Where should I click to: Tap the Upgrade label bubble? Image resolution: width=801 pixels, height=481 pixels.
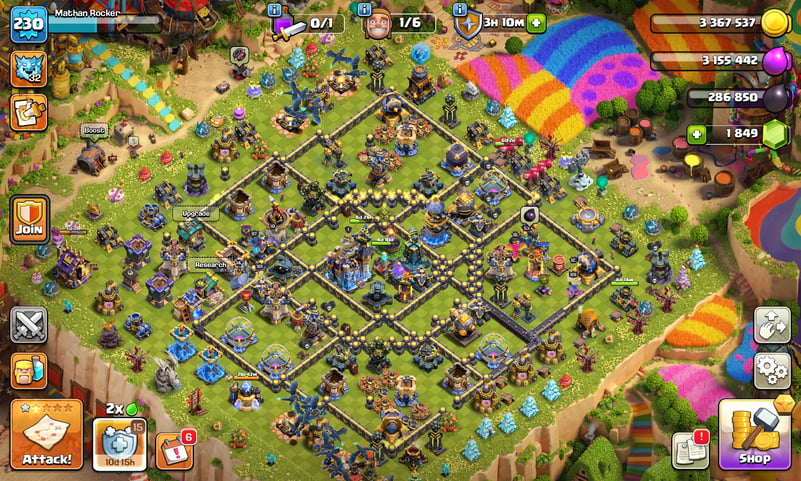195,213
